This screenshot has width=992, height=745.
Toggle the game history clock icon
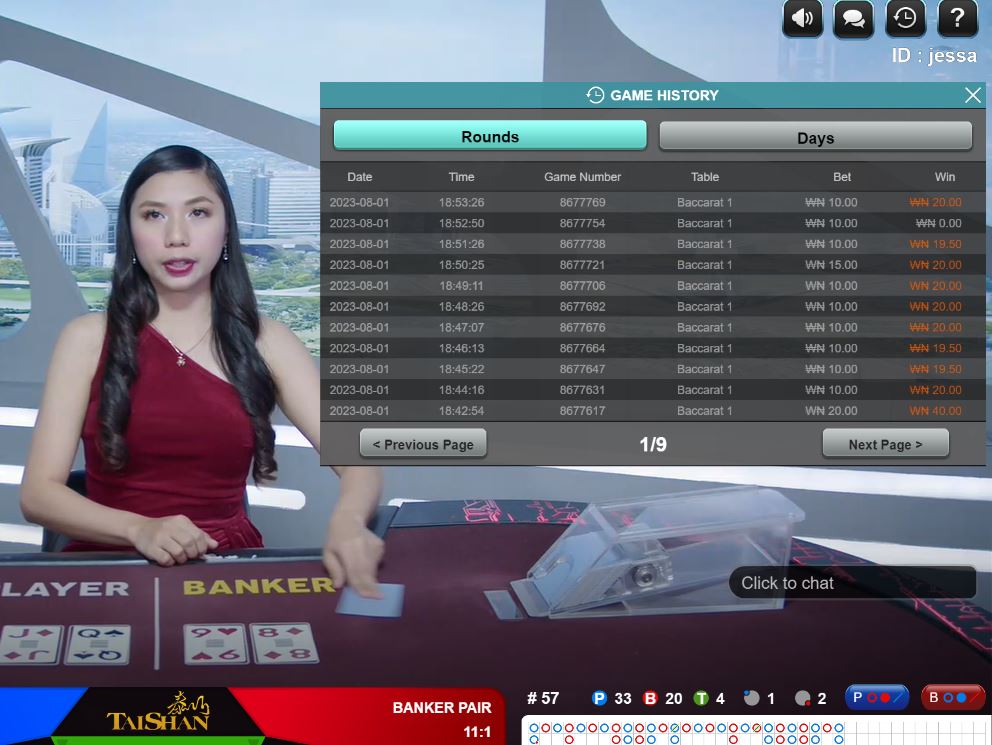pos(905,18)
